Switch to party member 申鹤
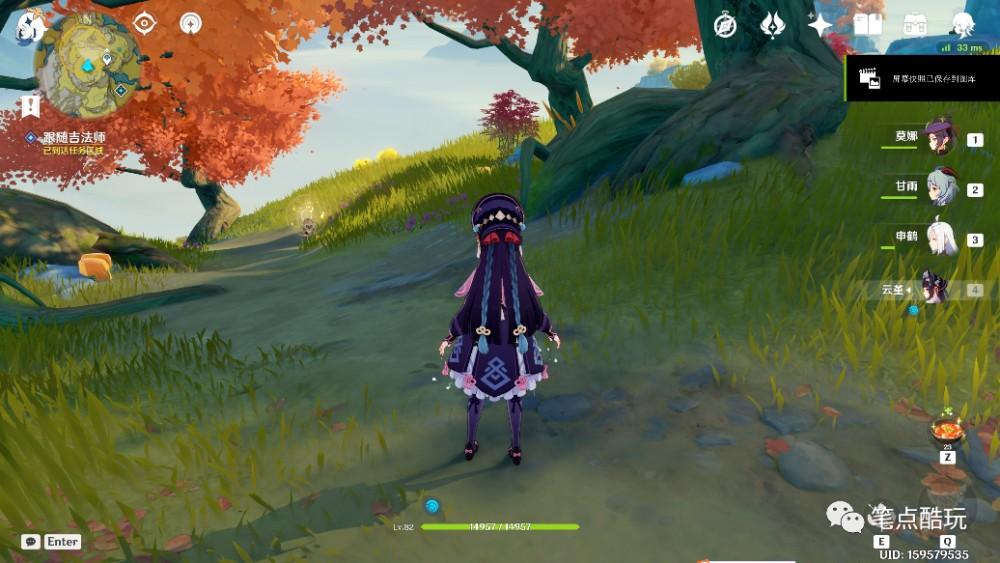 pyautogui.click(x=940, y=239)
